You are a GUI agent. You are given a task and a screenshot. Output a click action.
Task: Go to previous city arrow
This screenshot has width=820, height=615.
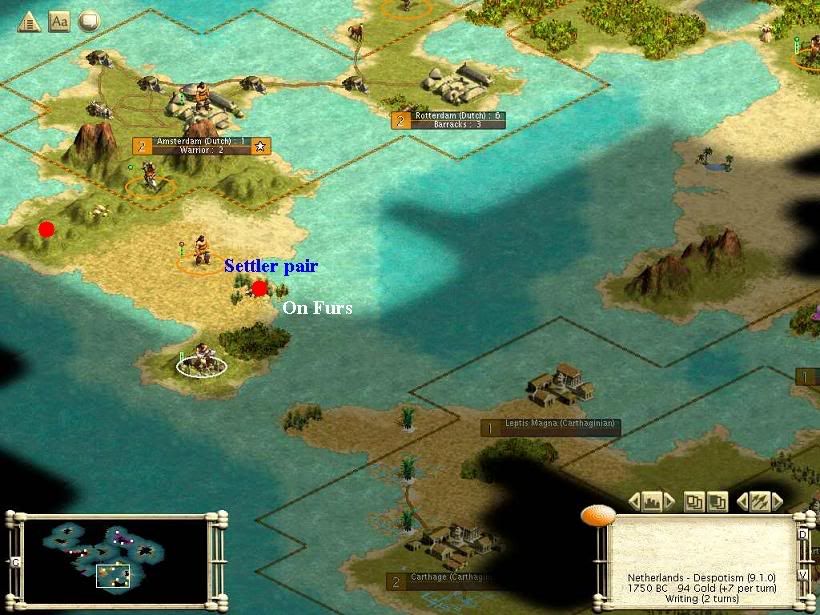click(634, 501)
